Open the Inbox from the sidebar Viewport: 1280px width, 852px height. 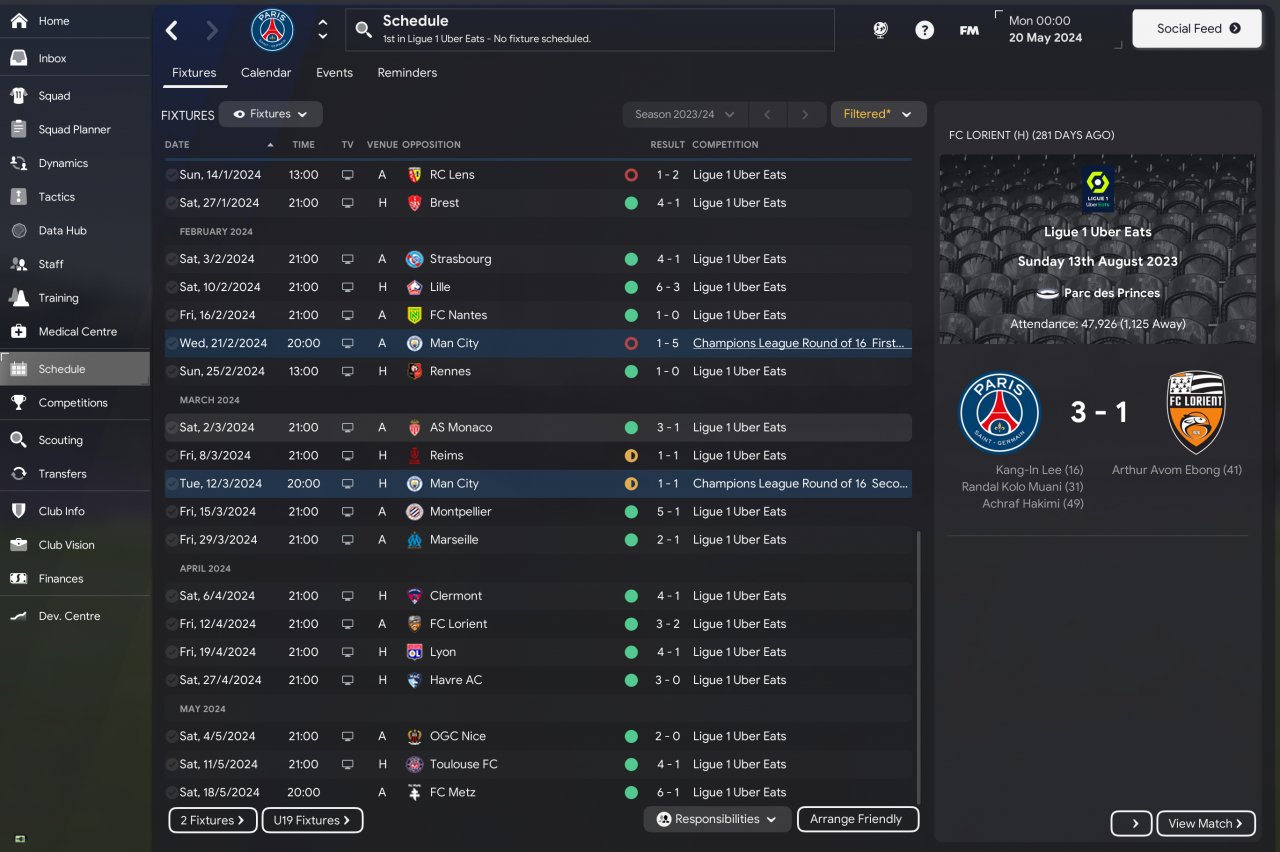point(52,58)
